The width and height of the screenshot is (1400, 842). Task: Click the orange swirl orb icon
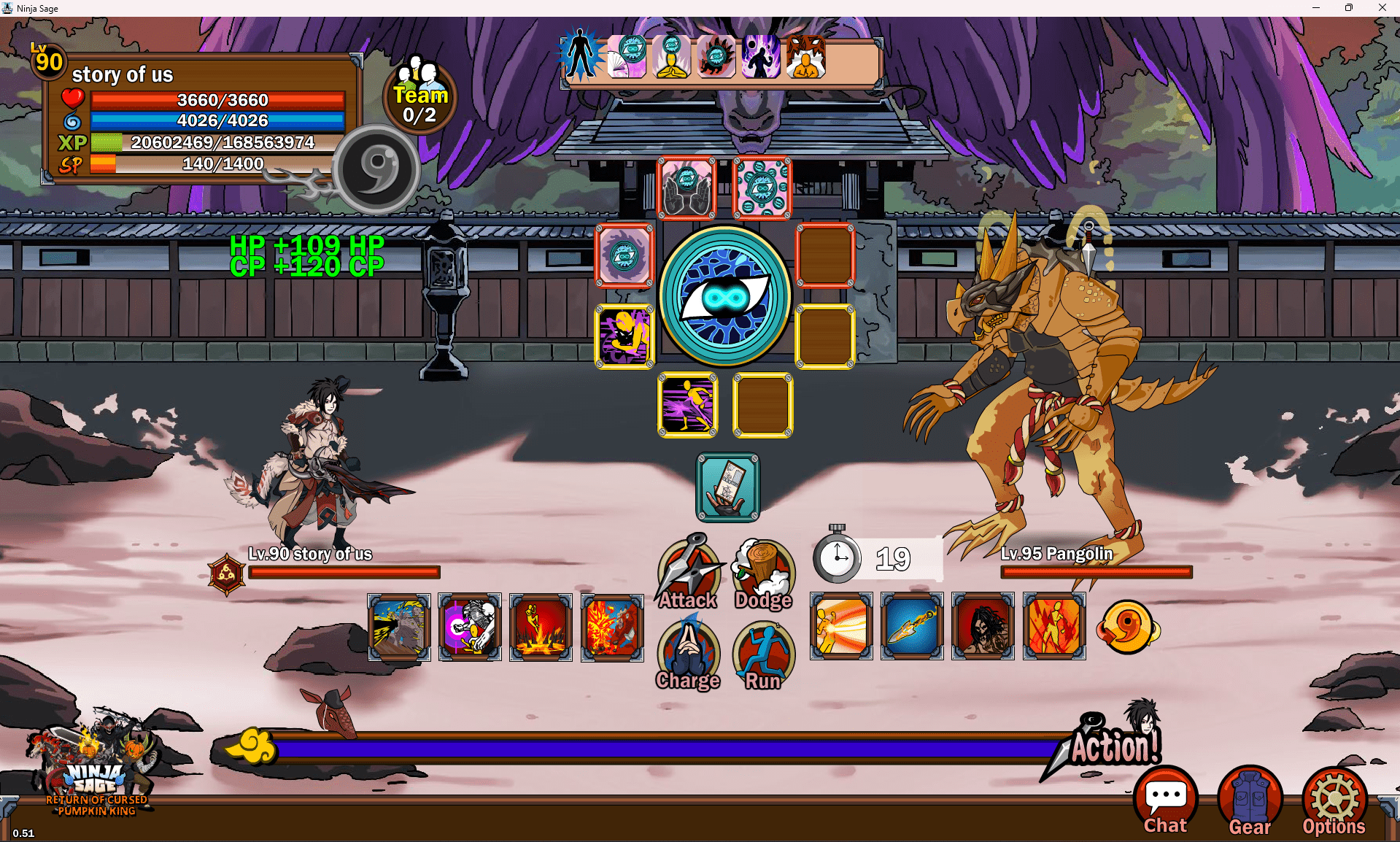[1128, 627]
